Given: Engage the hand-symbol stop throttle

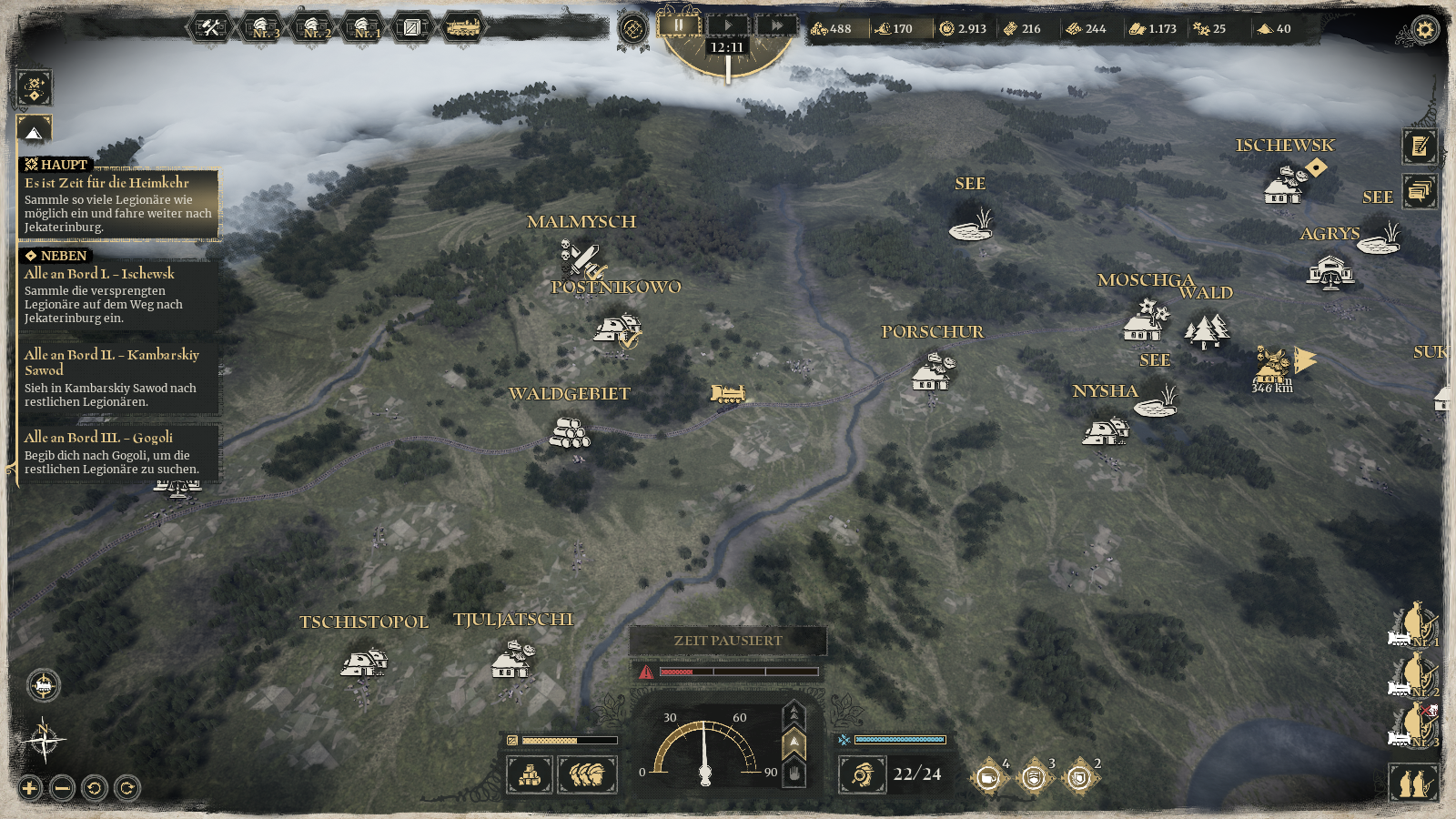Looking at the screenshot, I should pos(795,773).
